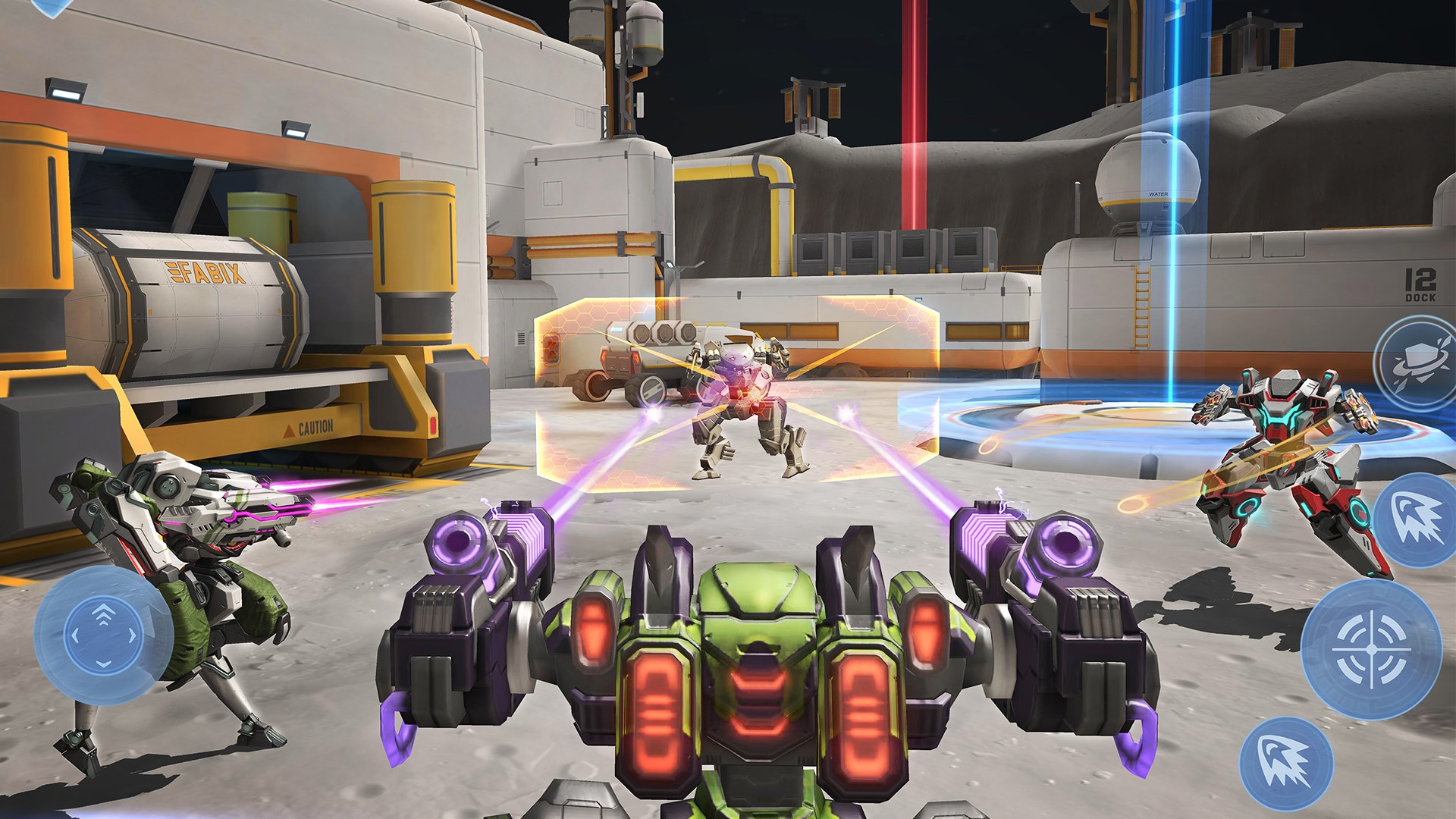Screen dimensions: 1456x819
Task: Tap the center of the movement joystick
Action: click(104, 637)
